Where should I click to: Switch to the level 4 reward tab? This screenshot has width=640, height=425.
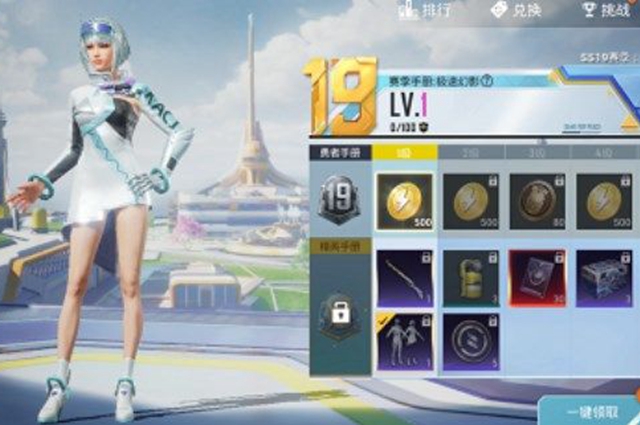point(603,153)
